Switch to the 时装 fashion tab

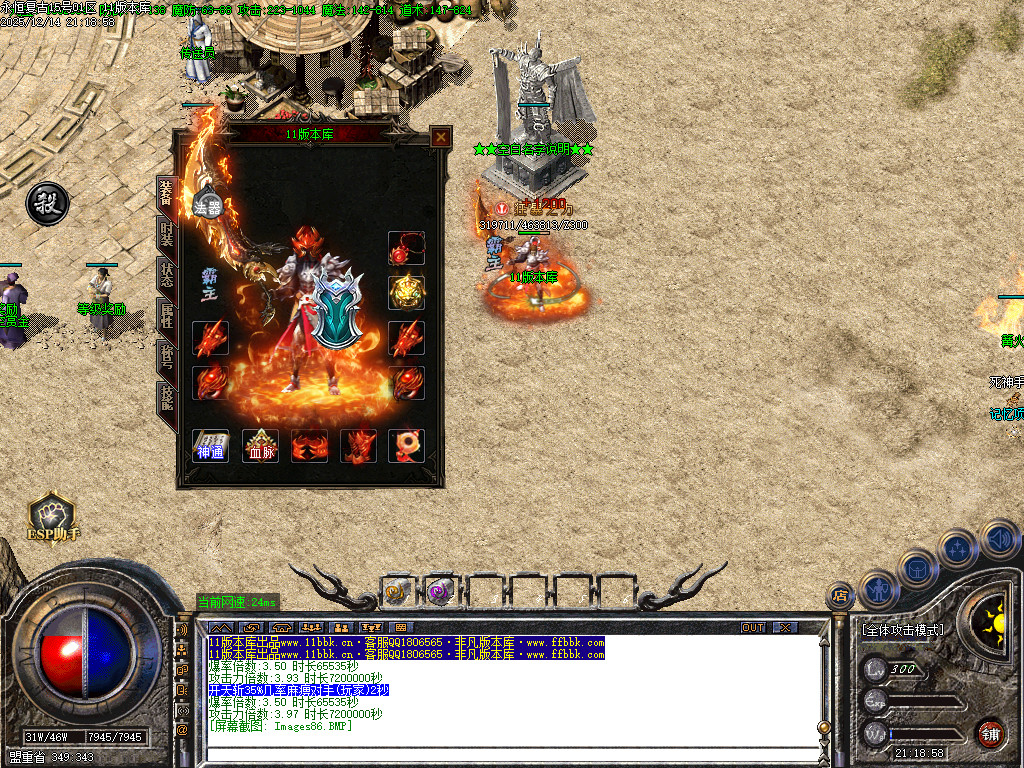(x=167, y=235)
